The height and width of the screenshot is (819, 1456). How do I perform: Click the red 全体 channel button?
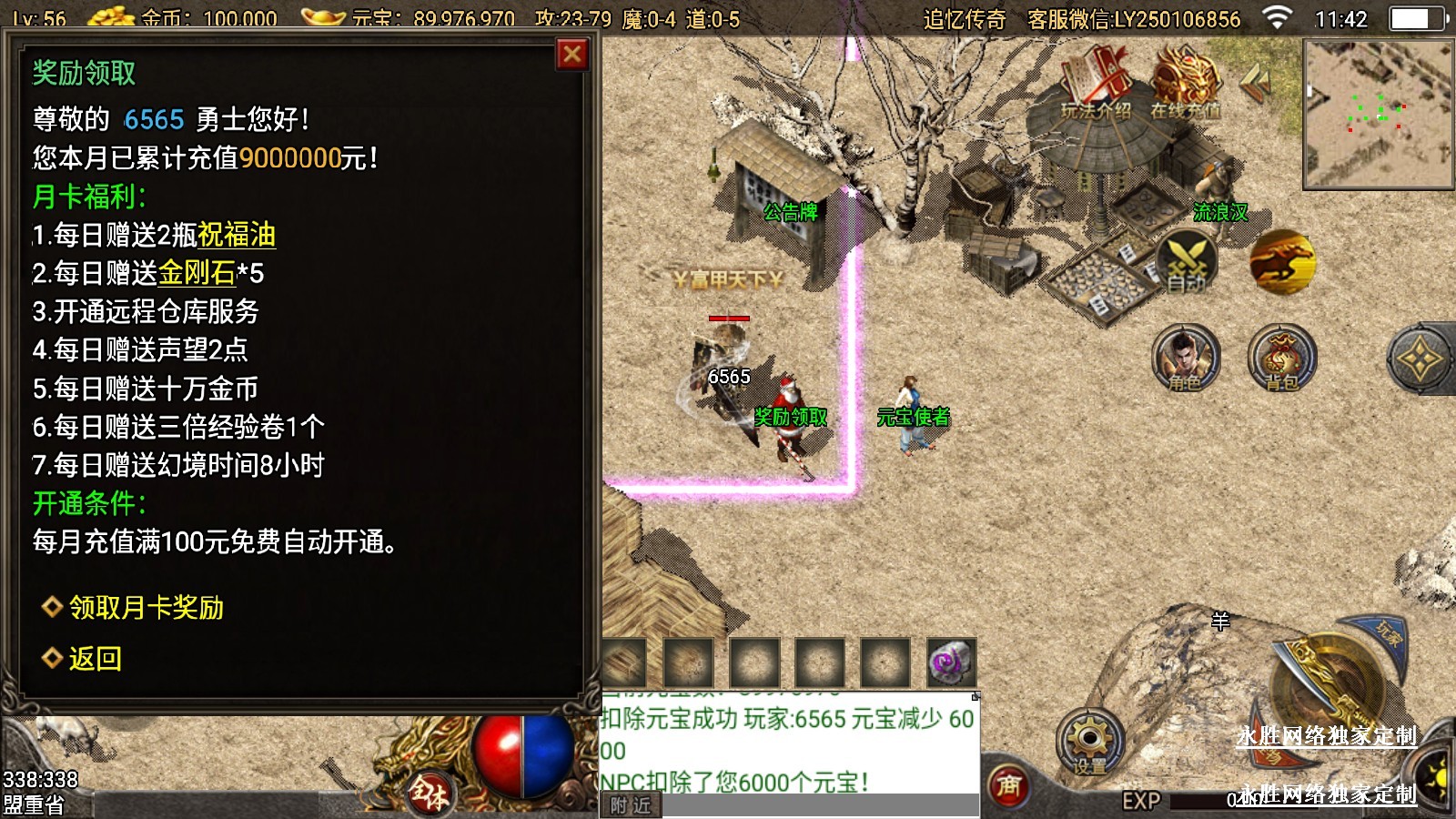(x=430, y=792)
